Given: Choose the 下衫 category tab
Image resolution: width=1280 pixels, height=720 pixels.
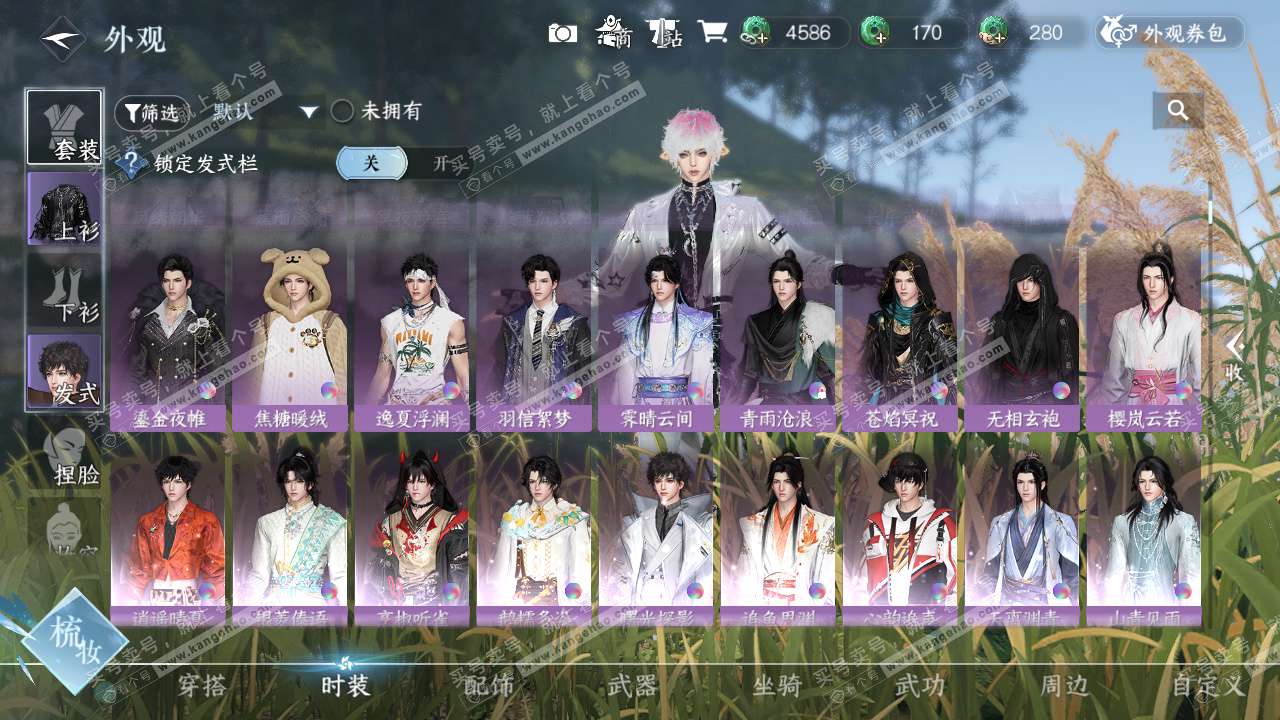Looking at the screenshot, I should (65, 290).
